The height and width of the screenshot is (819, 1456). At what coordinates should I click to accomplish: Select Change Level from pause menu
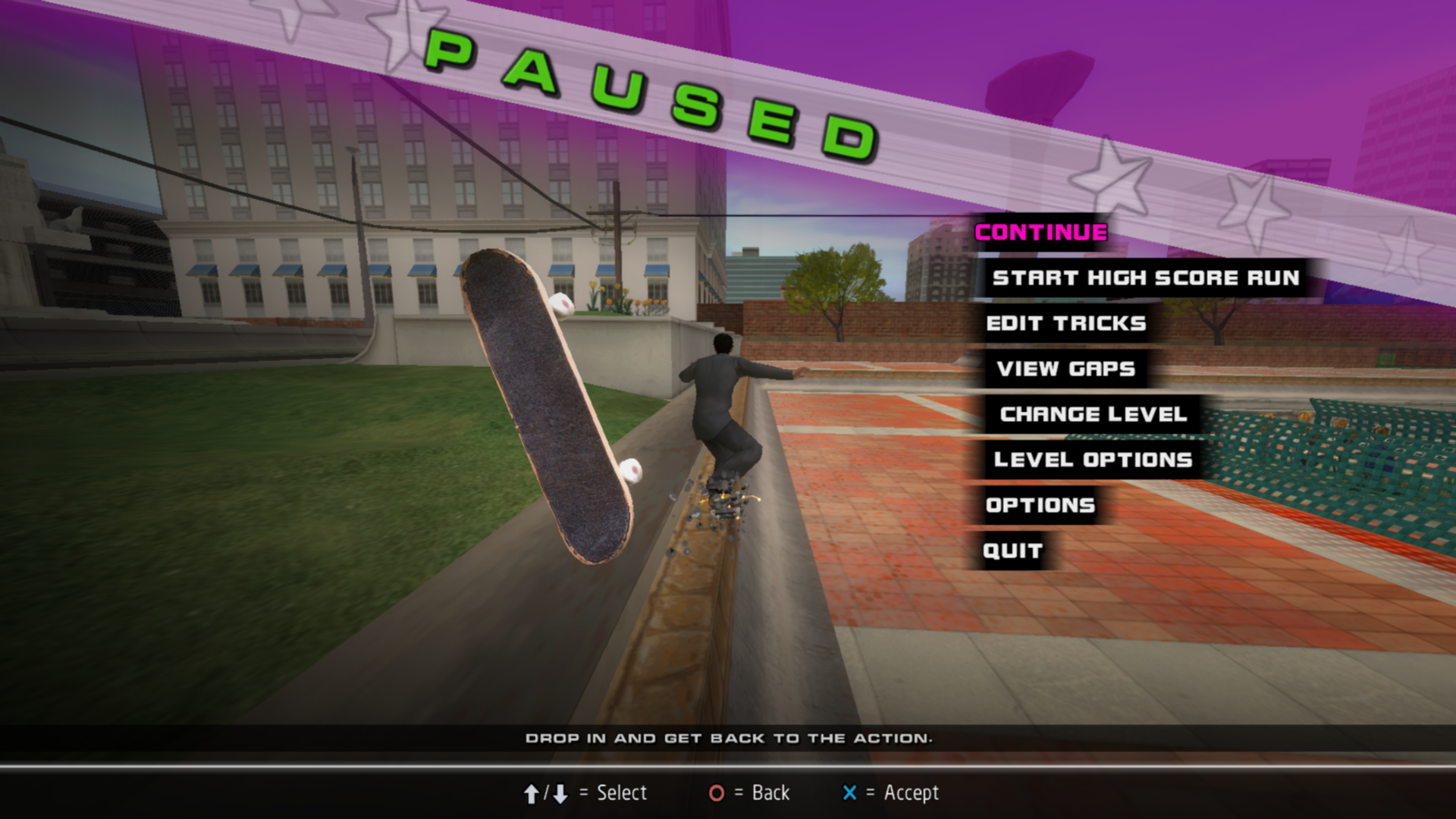[1093, 414]
